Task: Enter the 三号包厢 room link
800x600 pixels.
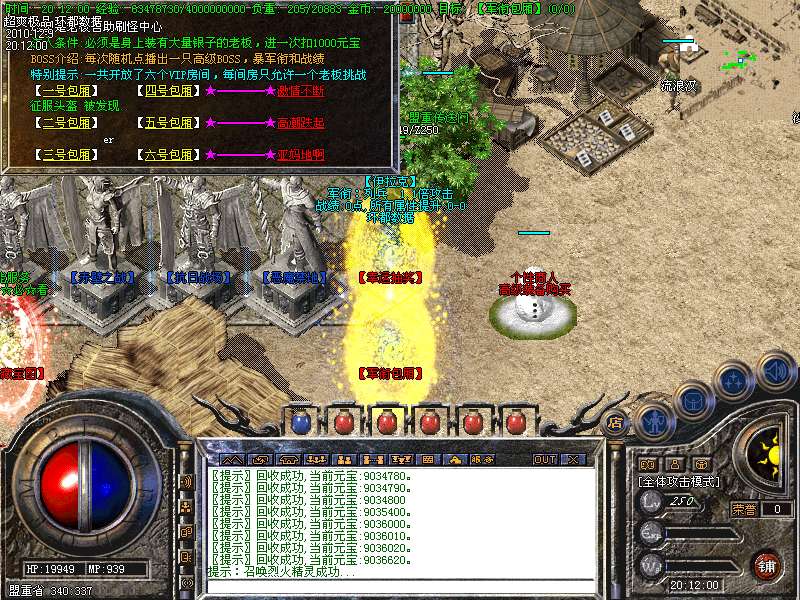Action: click(67, 155)
